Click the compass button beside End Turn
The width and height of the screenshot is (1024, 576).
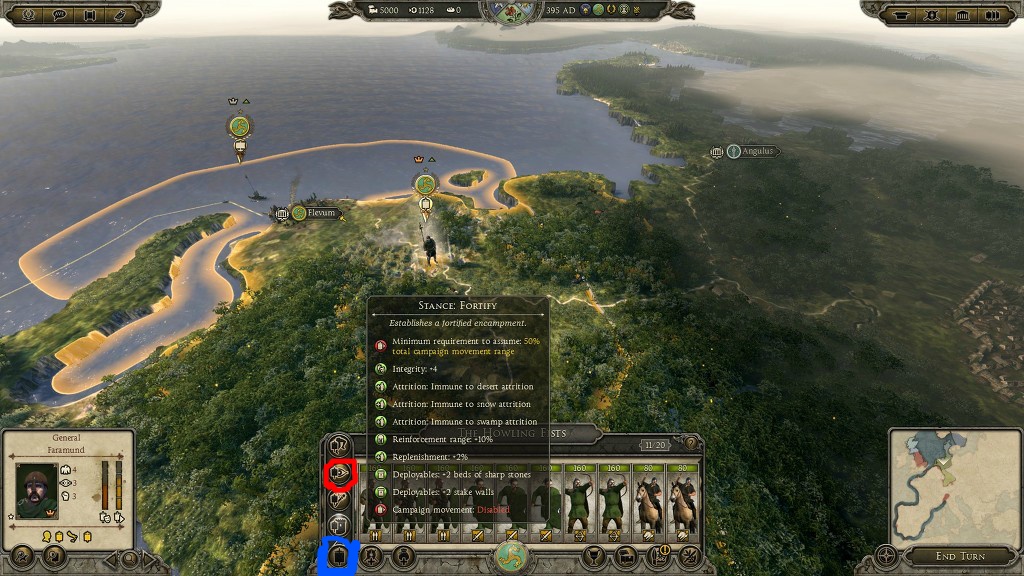click(886, 556)
